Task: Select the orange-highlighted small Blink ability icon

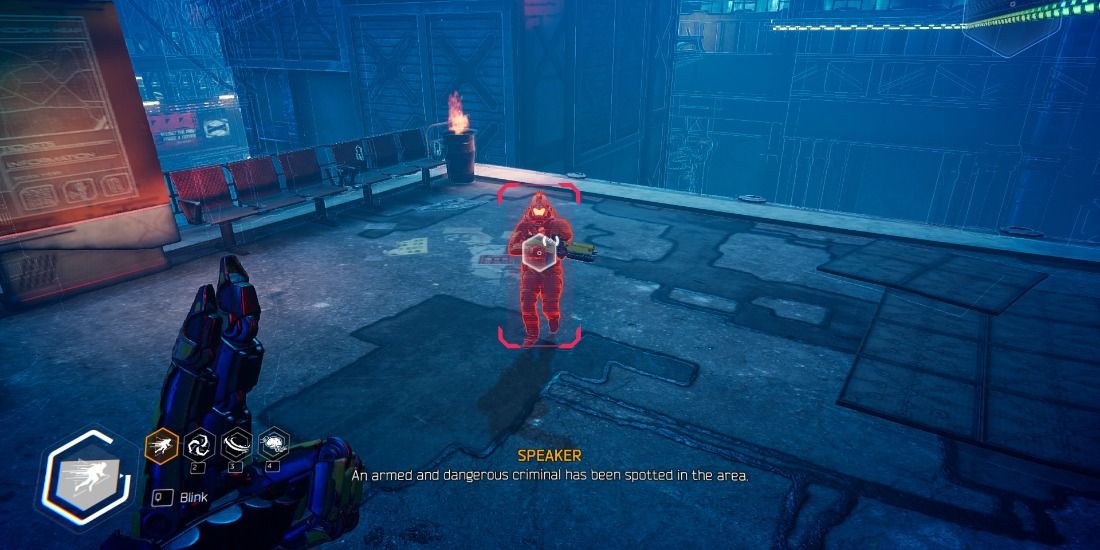Action: tap(161, 444)
